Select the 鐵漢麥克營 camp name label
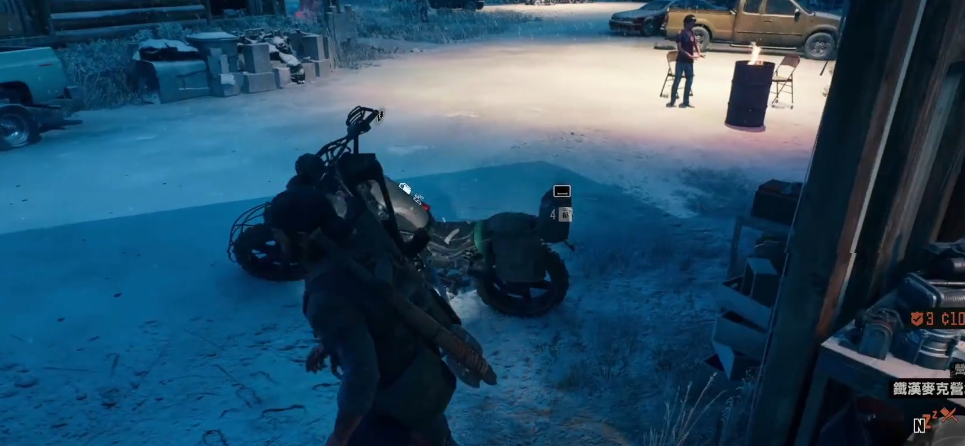This screenshot has width=965, height=446. pyautogui.click(x=927, y=389)
